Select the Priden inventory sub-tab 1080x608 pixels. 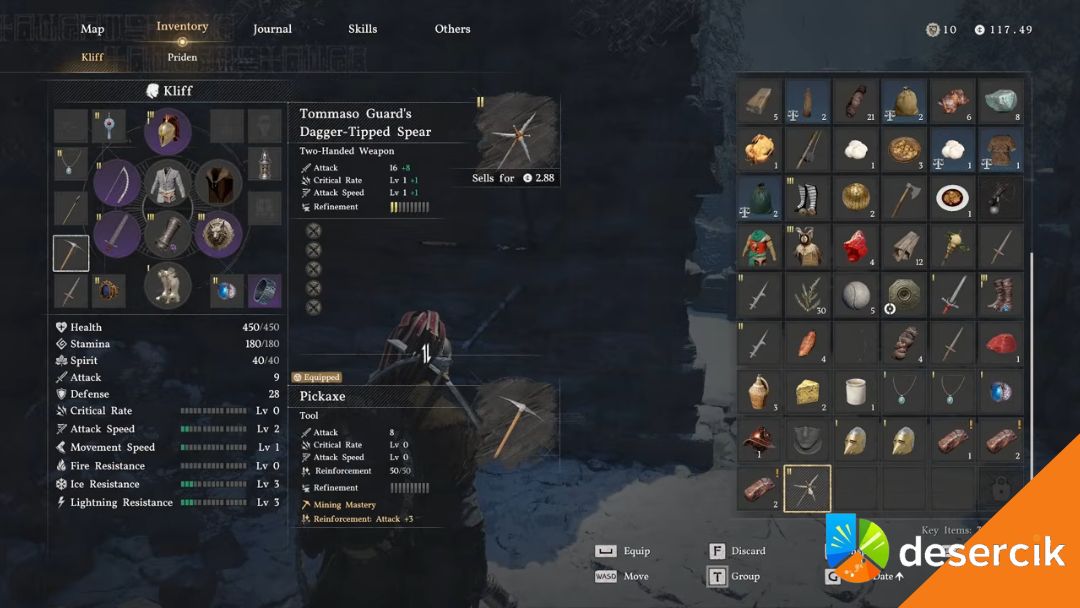point(182,57)
